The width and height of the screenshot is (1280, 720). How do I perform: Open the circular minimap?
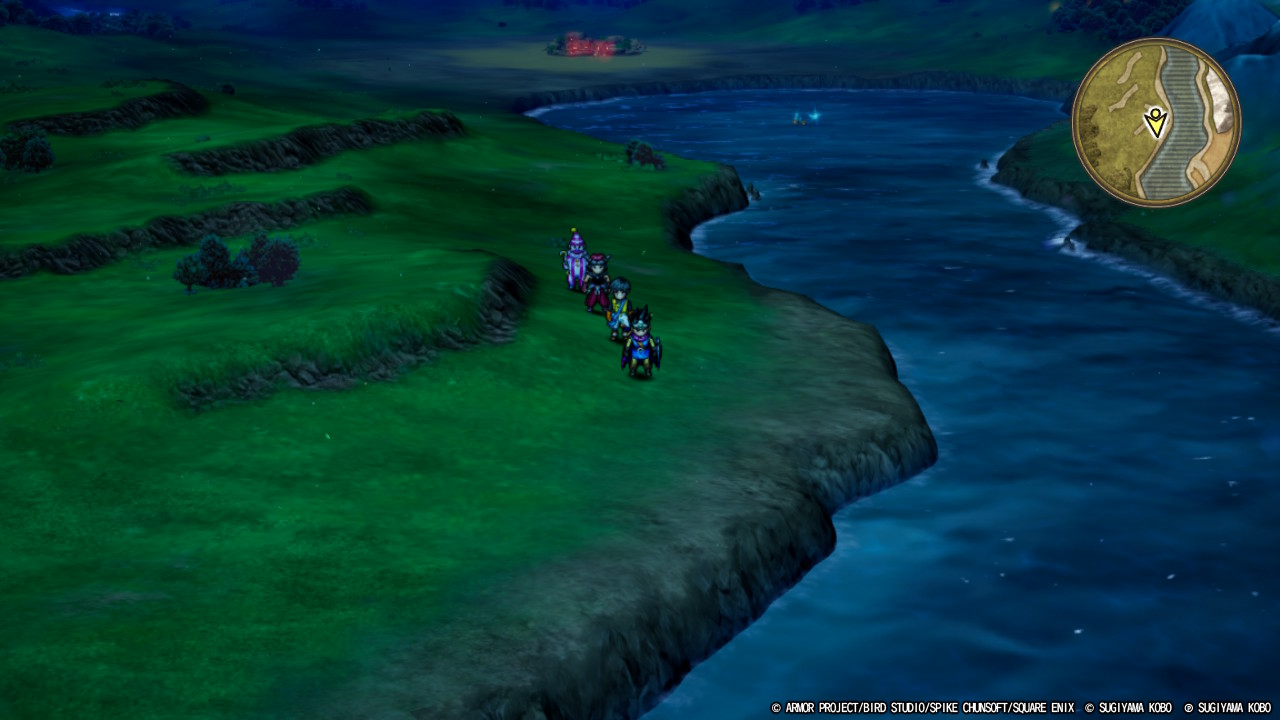pos(1156,122)
